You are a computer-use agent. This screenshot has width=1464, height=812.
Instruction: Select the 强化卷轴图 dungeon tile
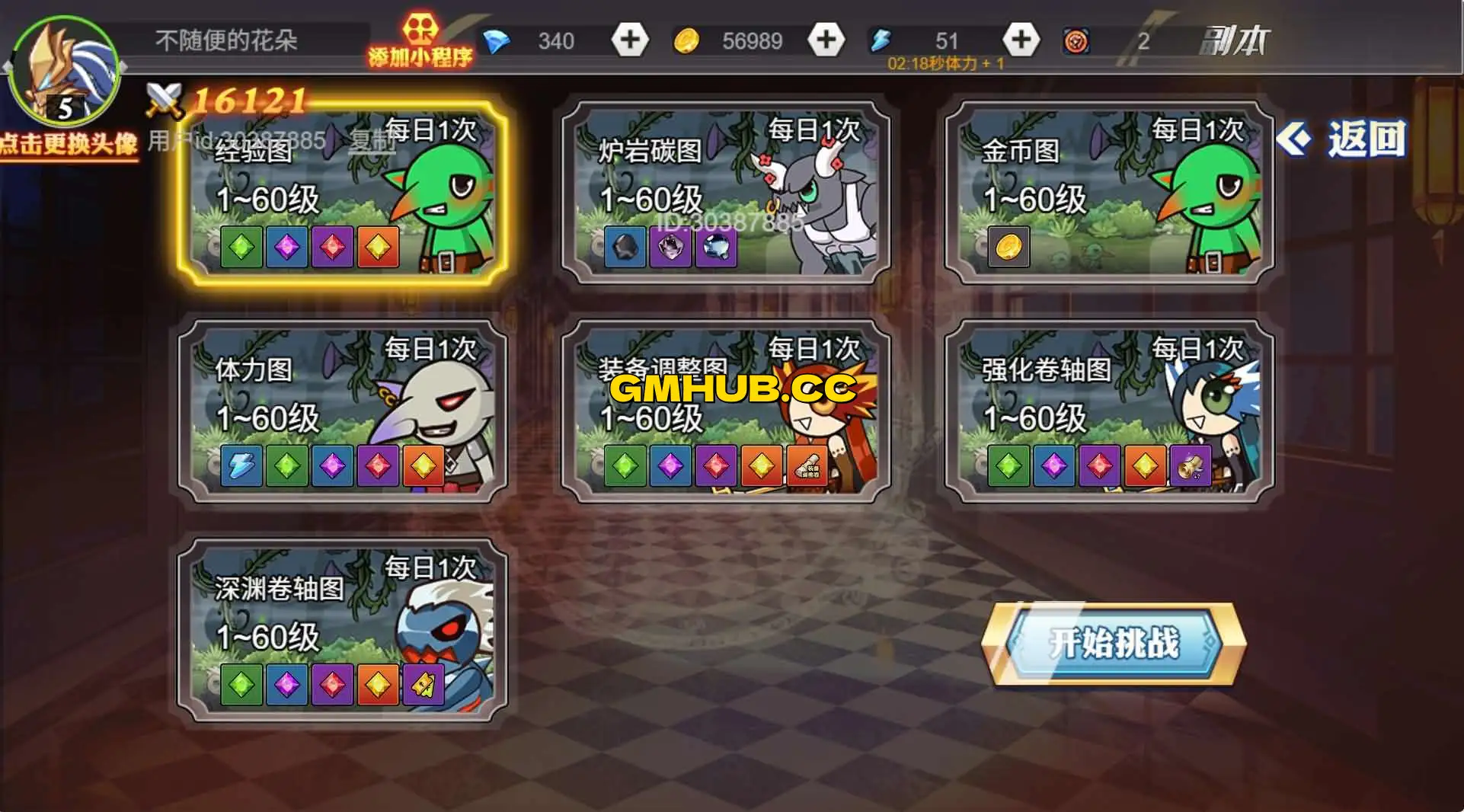tap(1109, 412)
